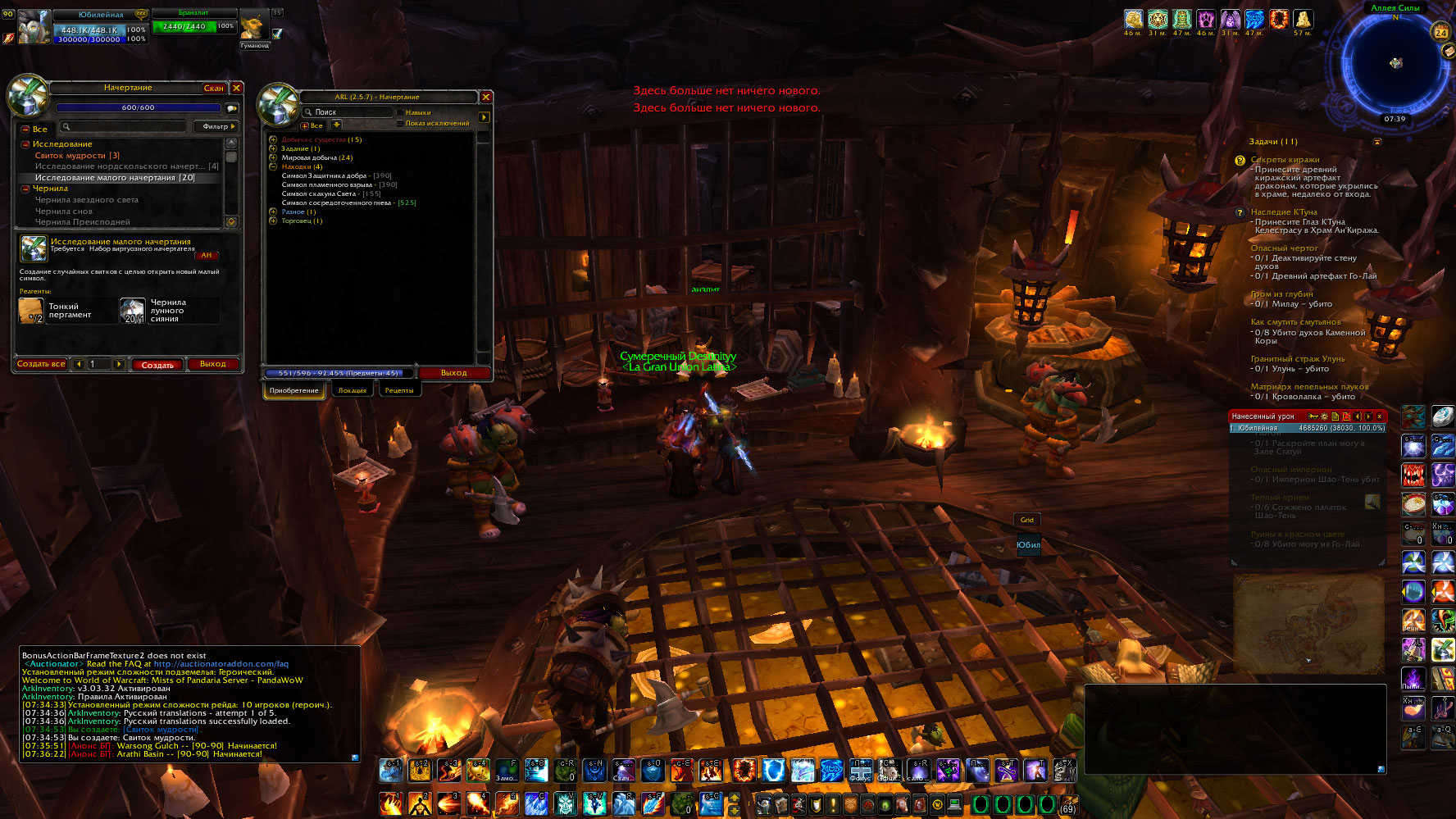Close the ARL recipe list window
Viewport: 1456px width, 819px height.
485,97
